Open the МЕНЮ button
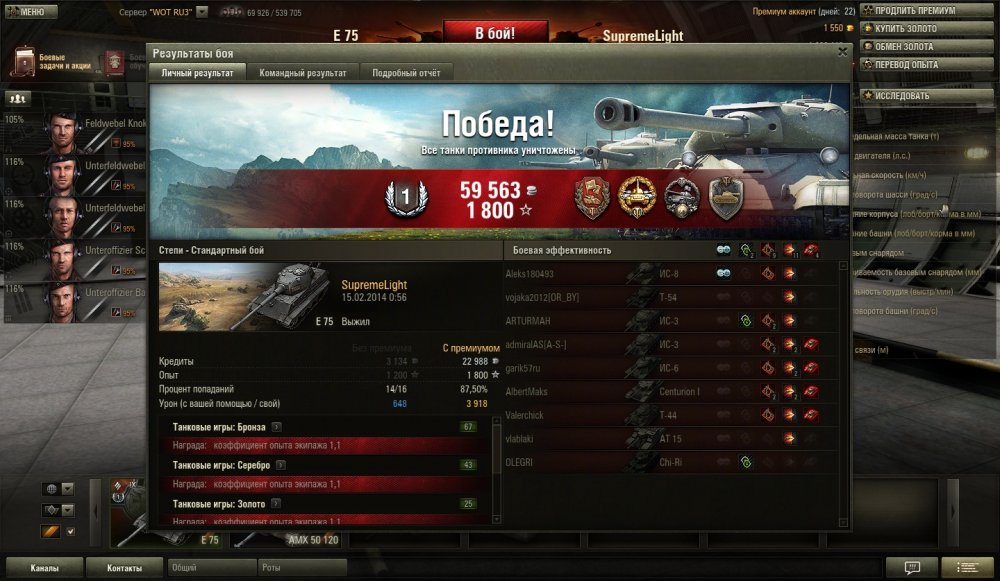The height and width of the screenshot is (581, 1000). [x=26, y=12]
